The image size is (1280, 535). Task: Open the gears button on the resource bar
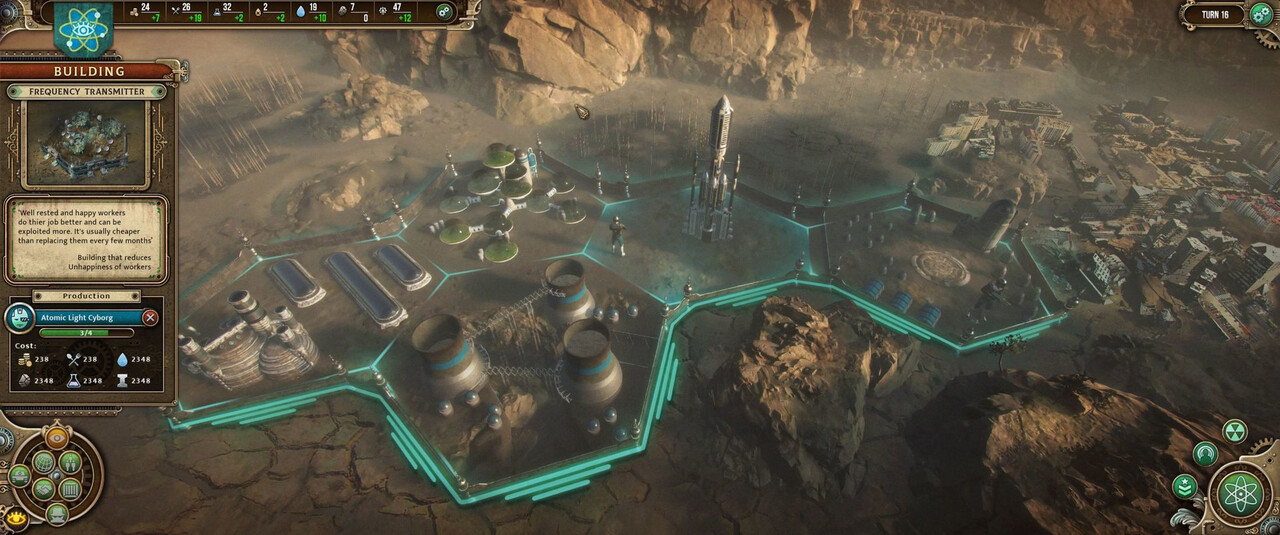point(443,12)
